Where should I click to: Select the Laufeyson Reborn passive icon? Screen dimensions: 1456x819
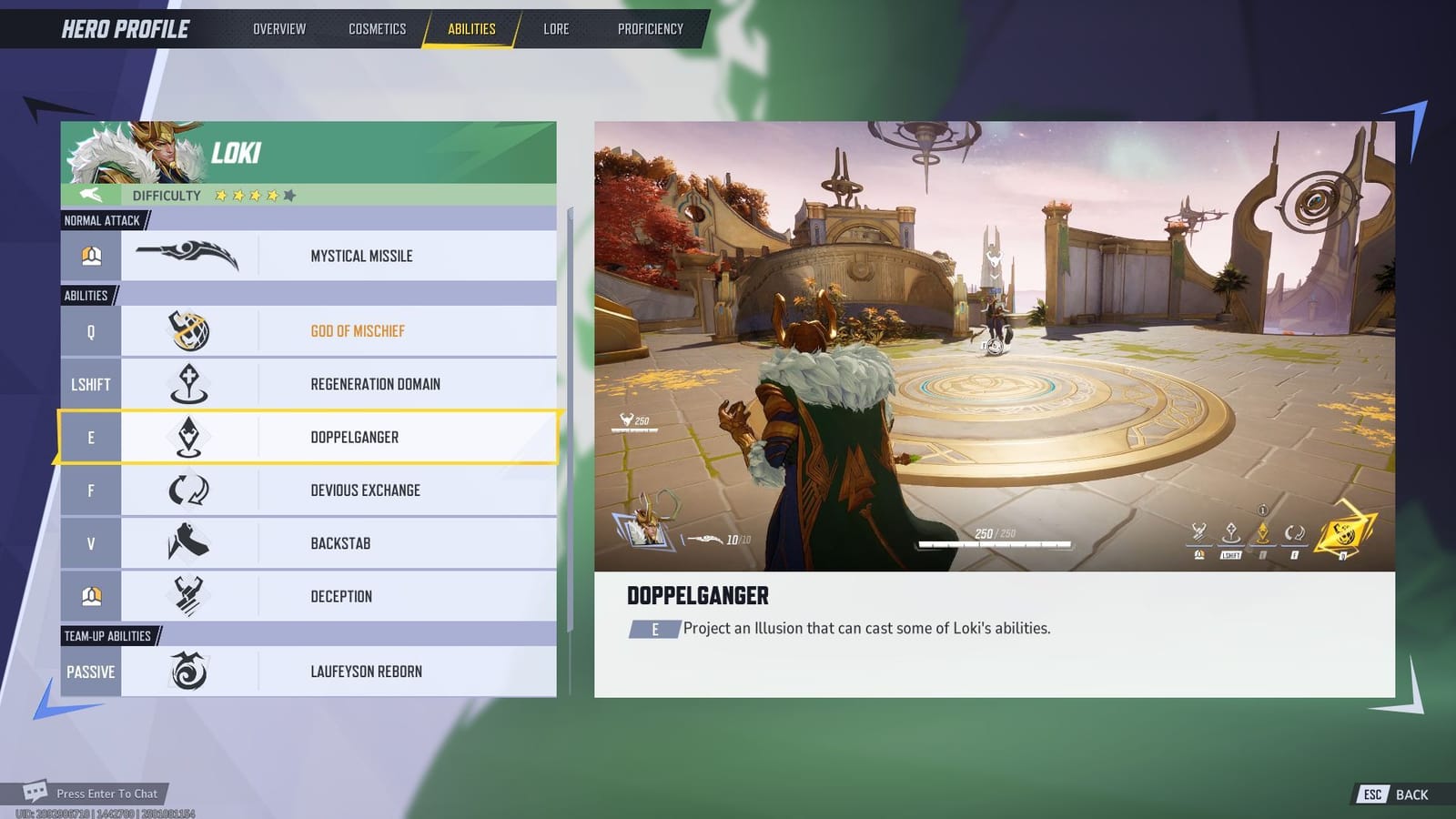188,671
